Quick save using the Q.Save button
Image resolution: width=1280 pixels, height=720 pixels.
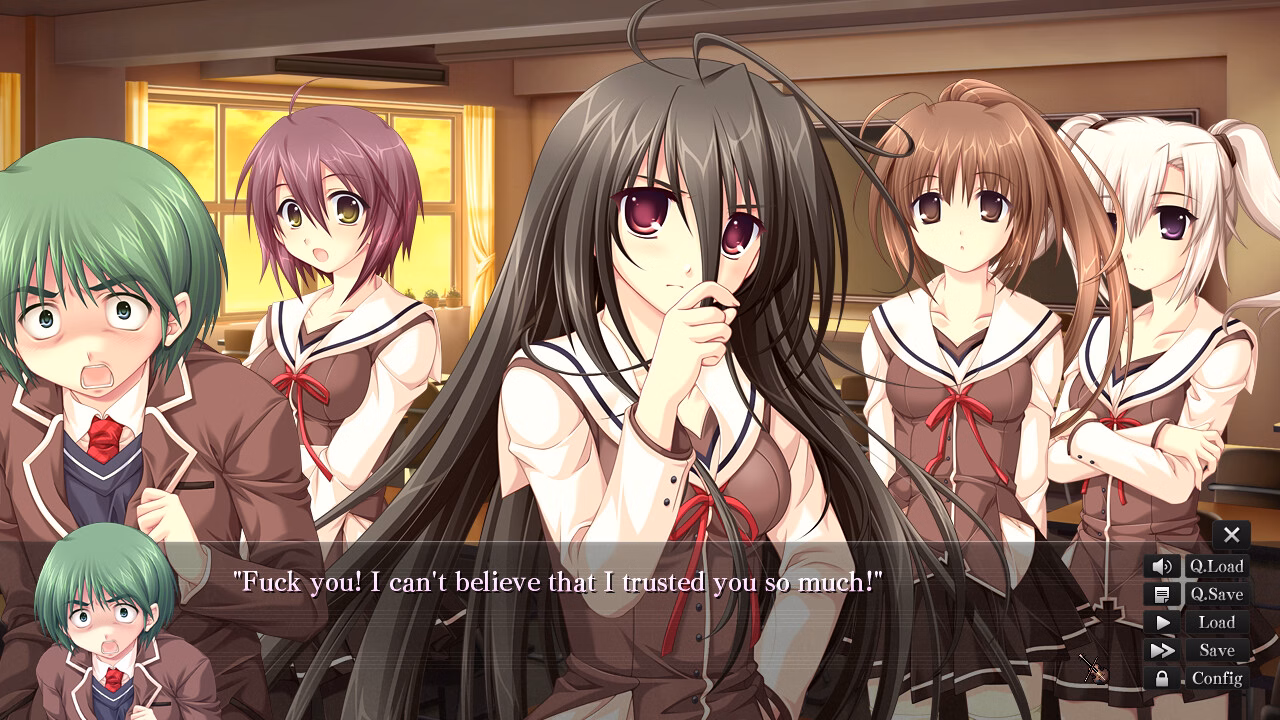[x=1218, y=594]
